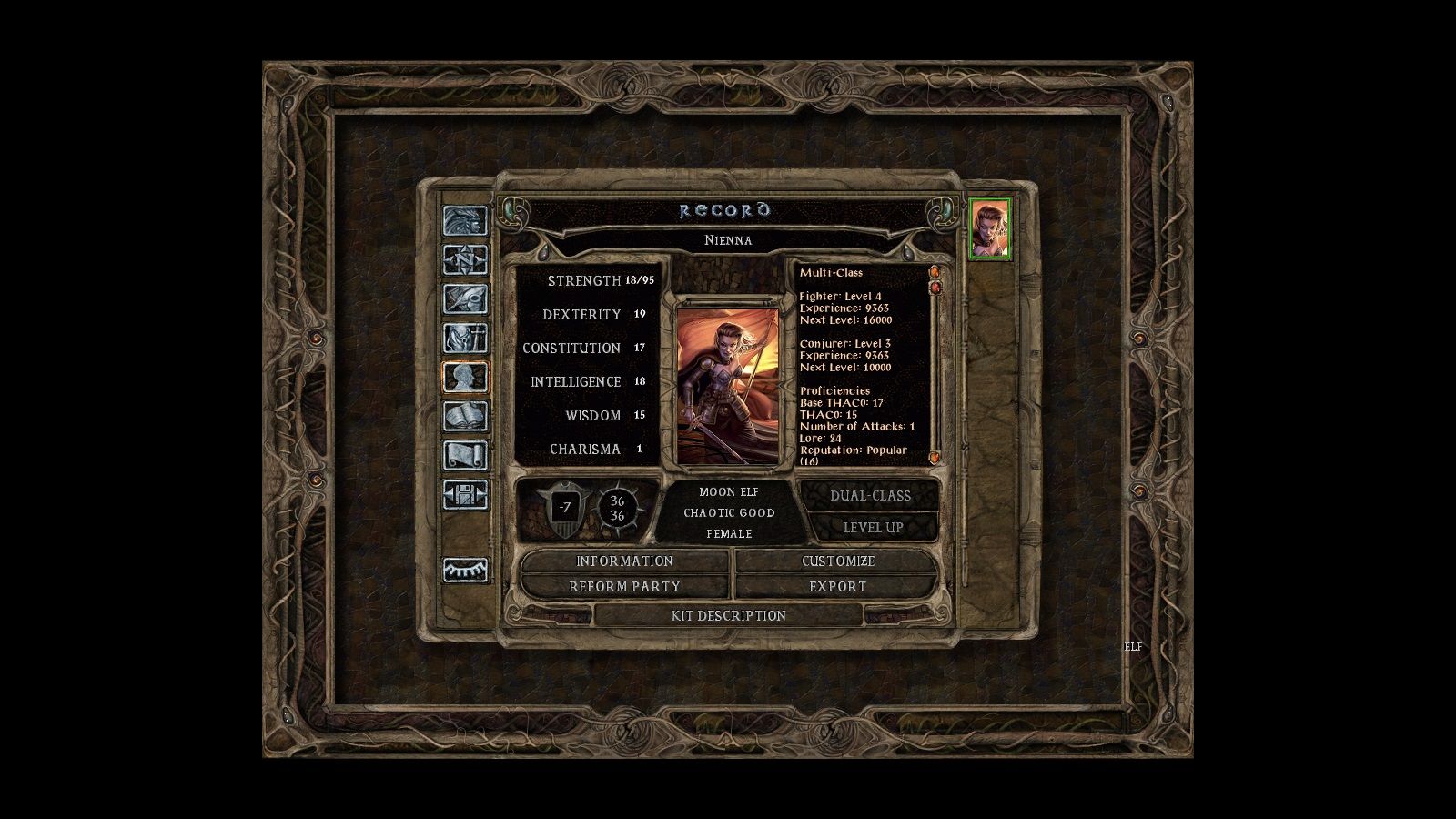Select Nienna's portrait in the top right
Image resolution: width=1456 pixels, height=819 pixels.
point(991,229)
